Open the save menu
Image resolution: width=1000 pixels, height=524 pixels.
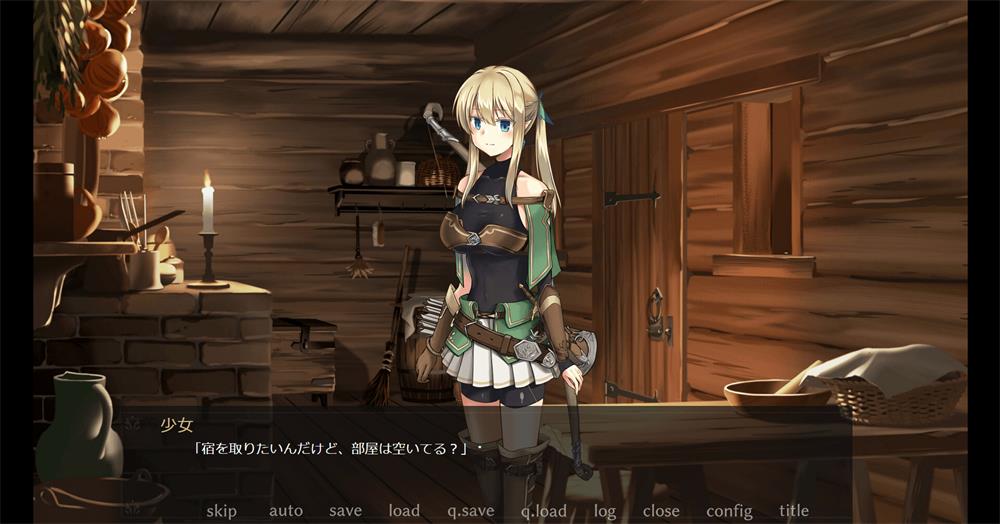point(345,511)
